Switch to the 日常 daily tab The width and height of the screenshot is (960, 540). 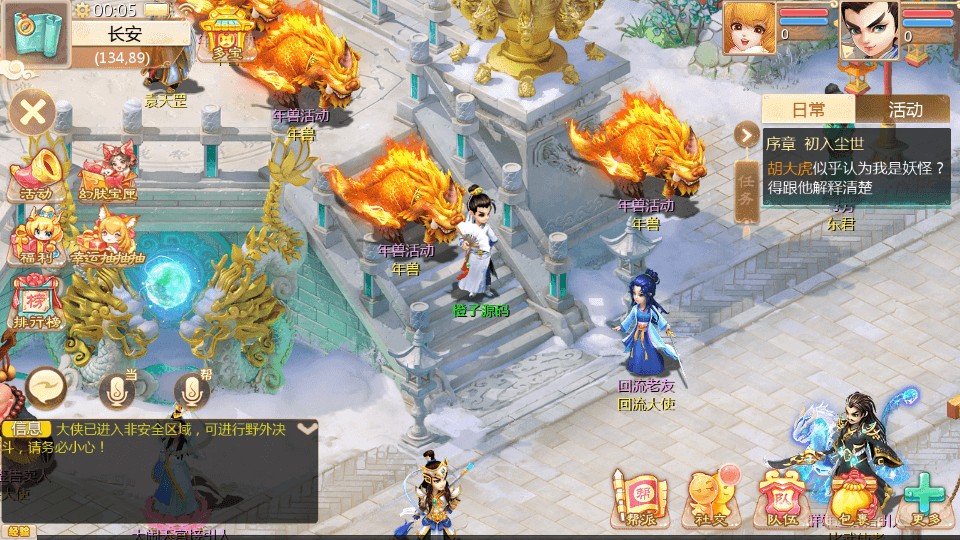point(808,109)
